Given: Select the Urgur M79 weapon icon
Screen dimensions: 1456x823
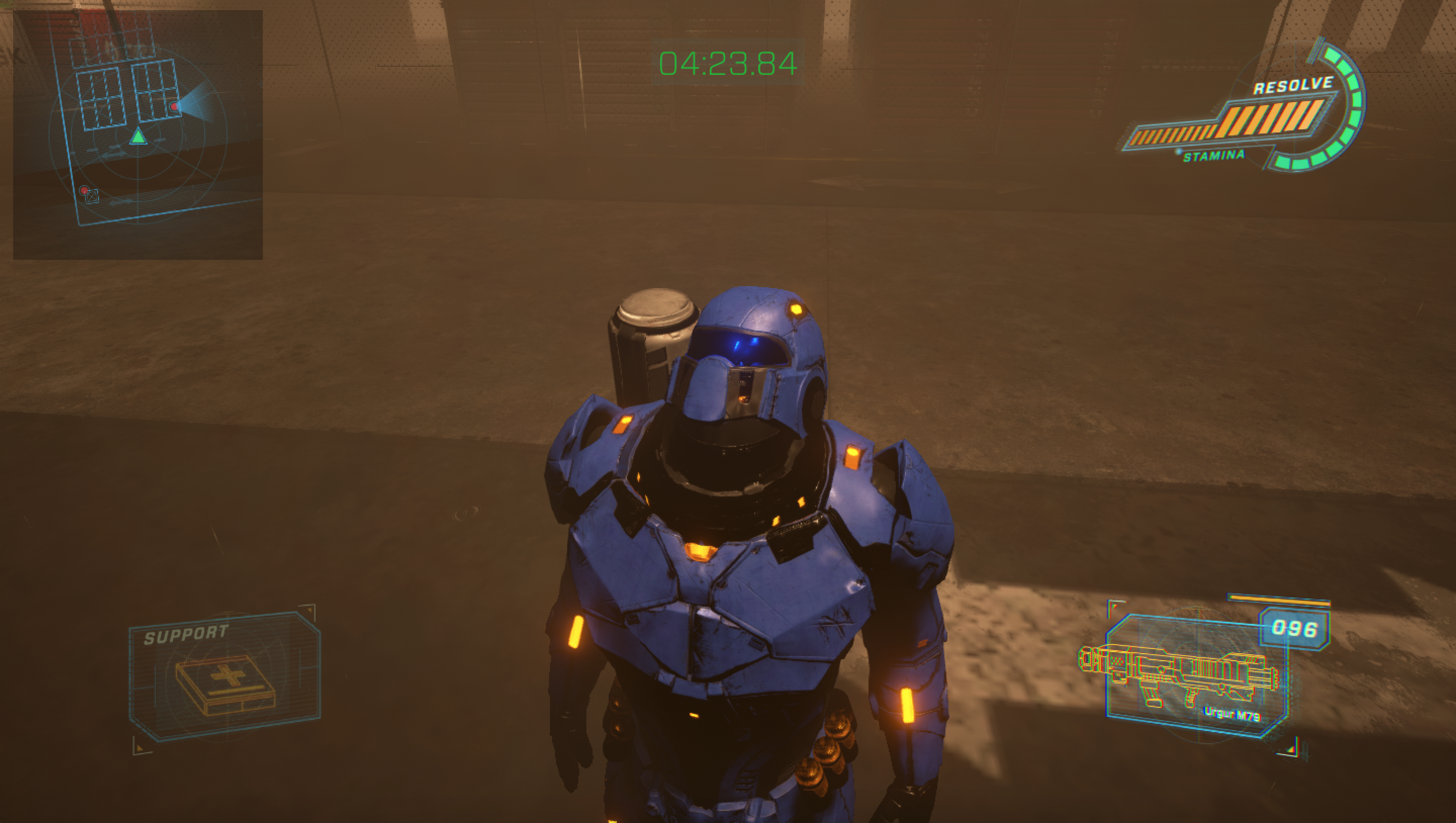Looking at the screenshot, I should pos(1179,677).
